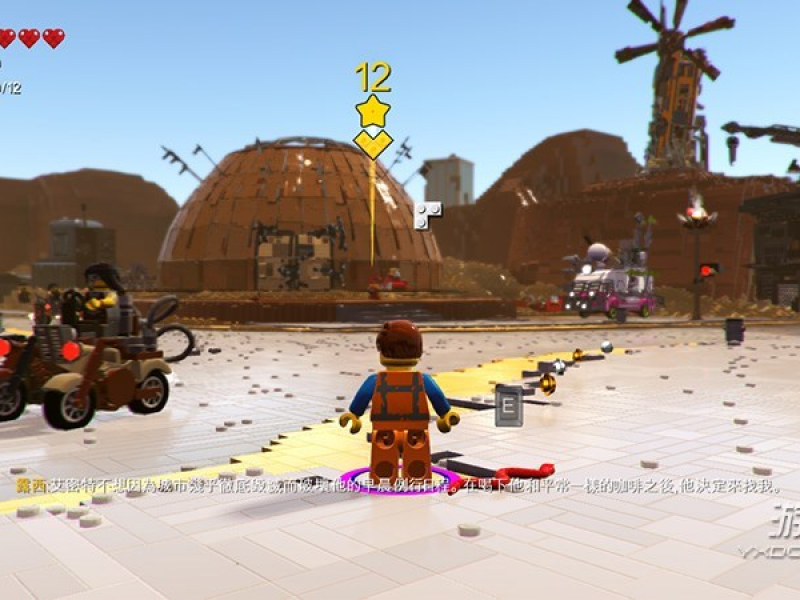Image resolution: width=800 pixels, height=600 pixels.
Task: Click the yellow star objective marker
Action: [x=372, y=111]
